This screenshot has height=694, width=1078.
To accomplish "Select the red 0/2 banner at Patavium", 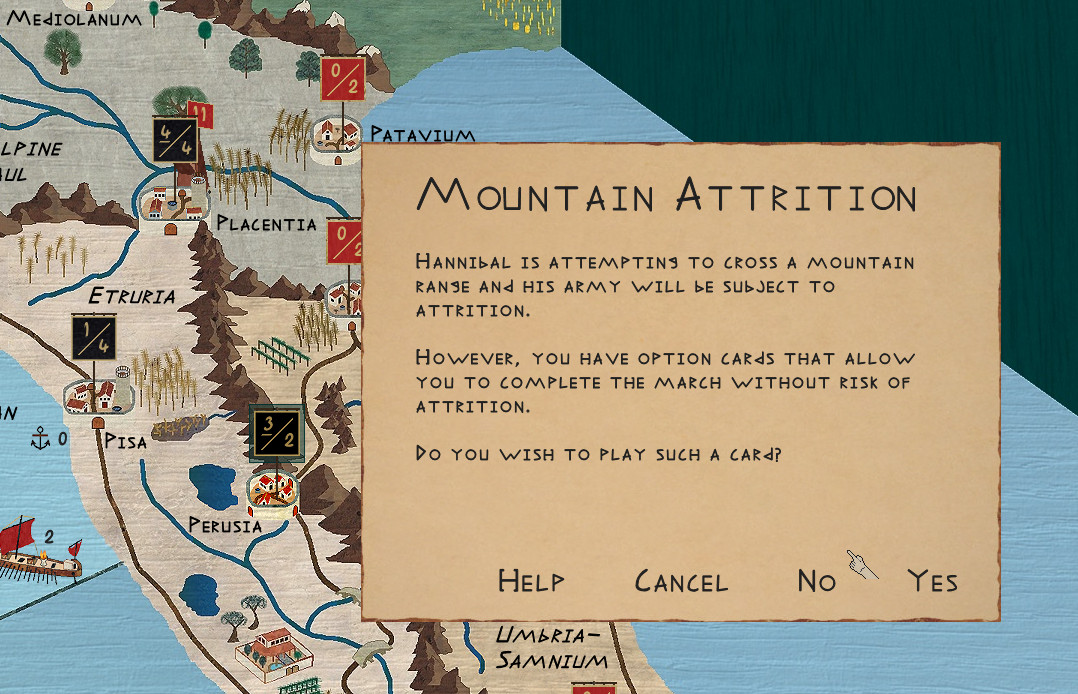I will point(341,79).
